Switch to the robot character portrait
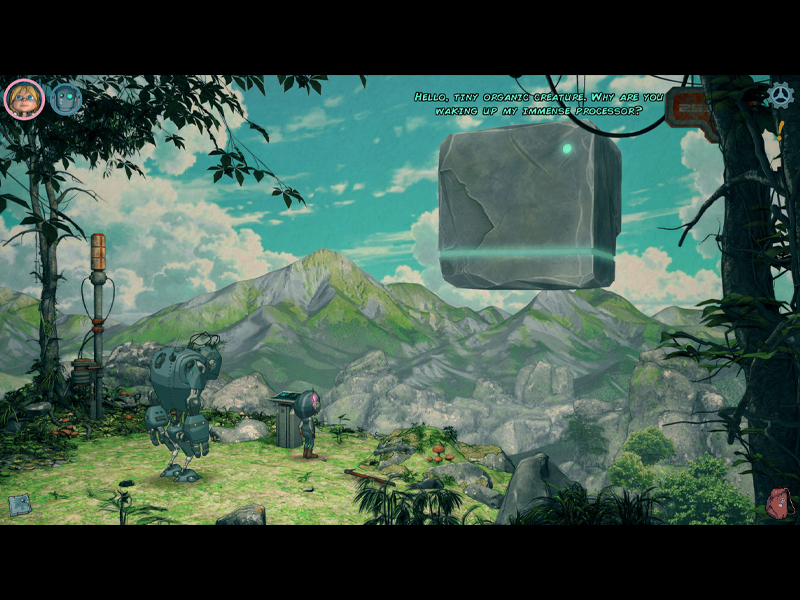The image size is (800, 600). coord(66,98)
